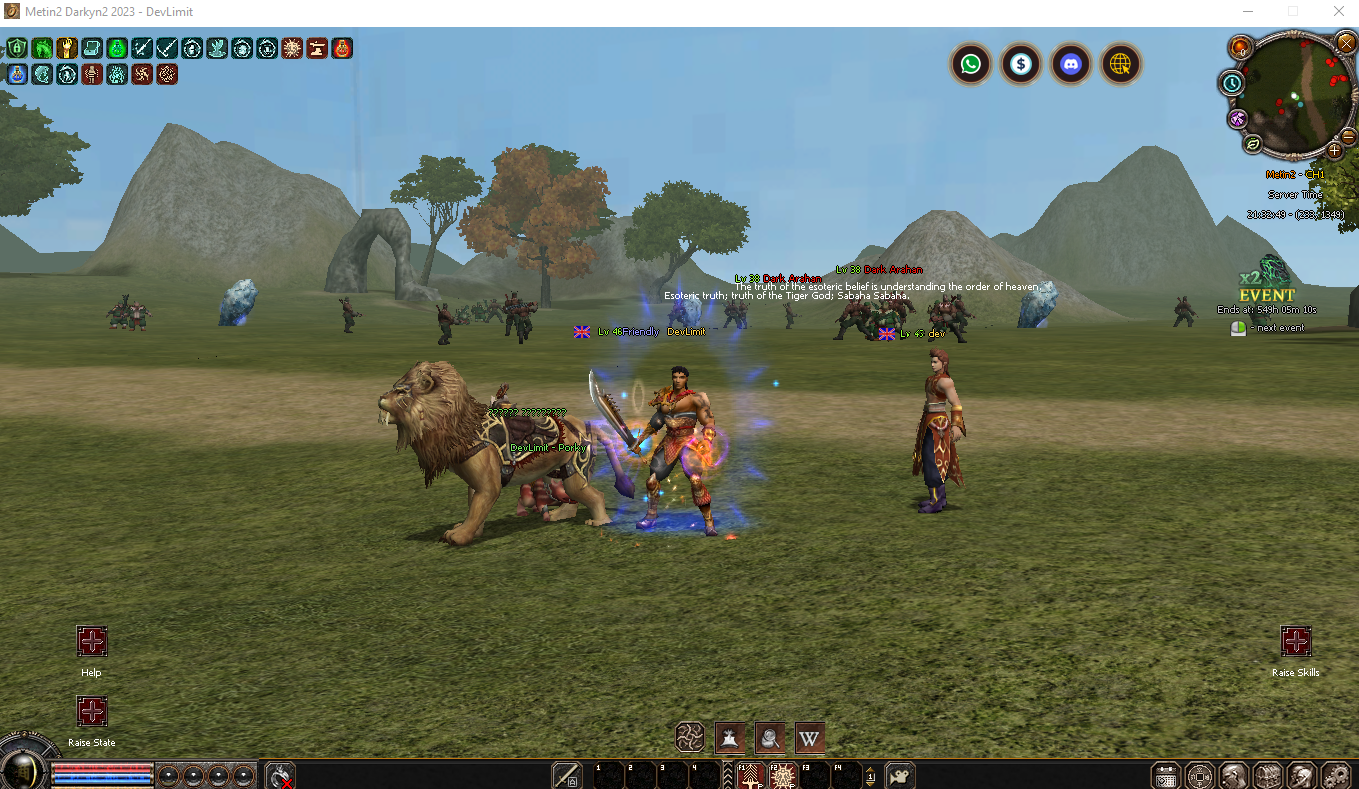Click the clock icon beside the minimap
Image resolution: width=1359 pixels, height=789 pixels.
click(1232, 84)
